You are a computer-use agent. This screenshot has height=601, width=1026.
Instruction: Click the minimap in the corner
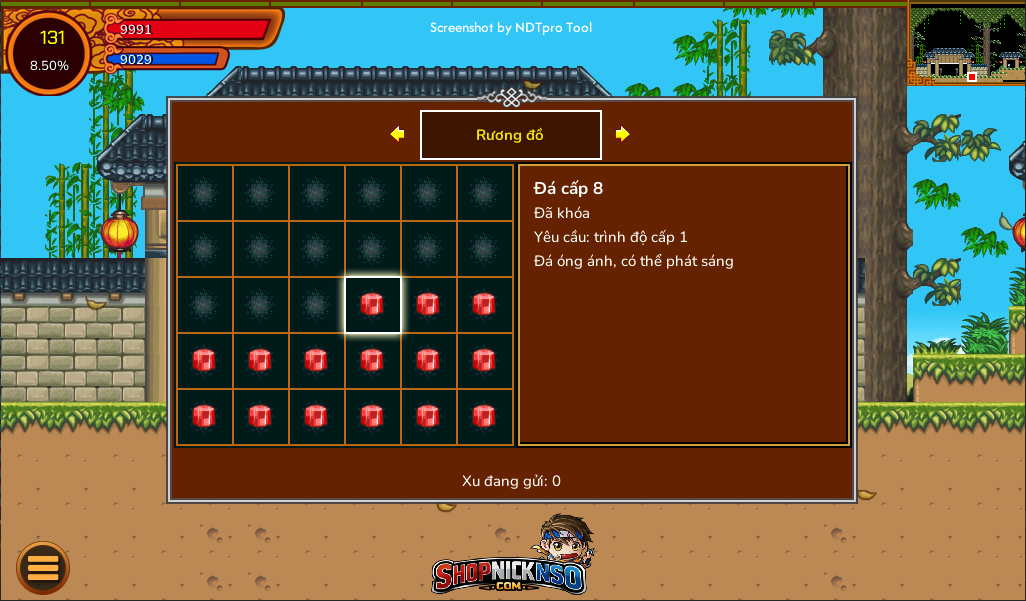[966, 43]
